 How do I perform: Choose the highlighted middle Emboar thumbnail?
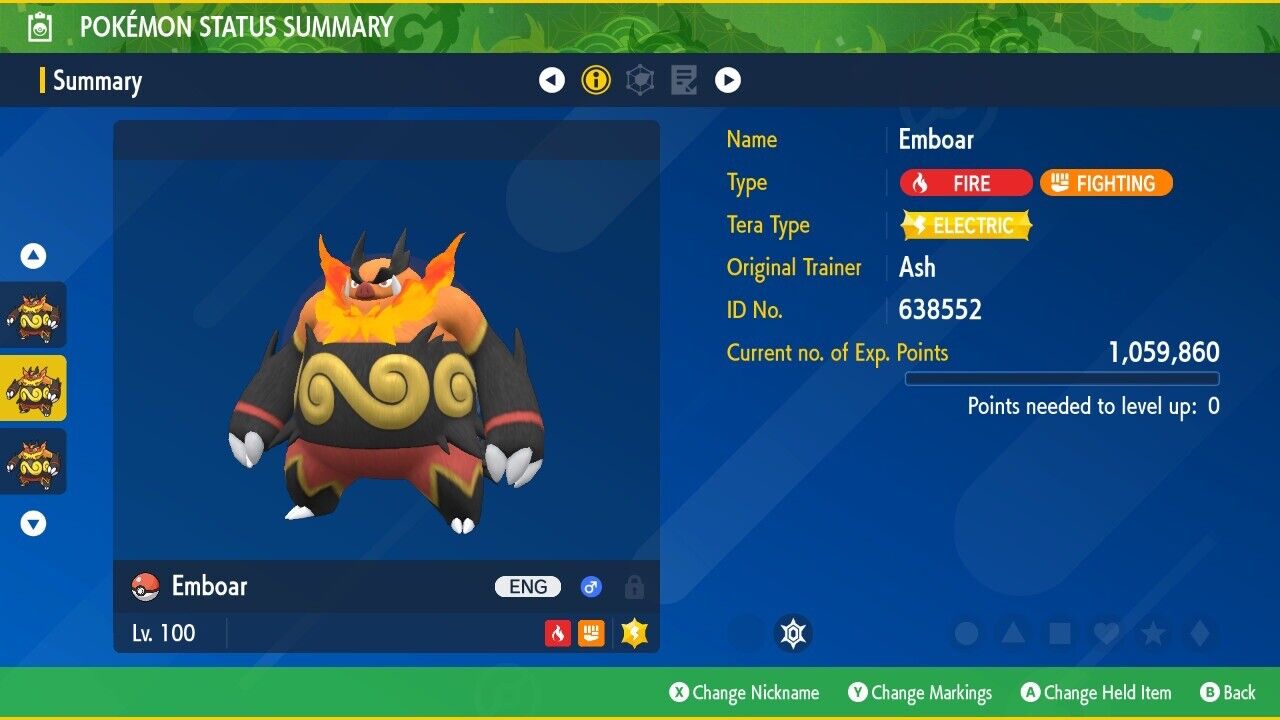[x=33, y=388]
